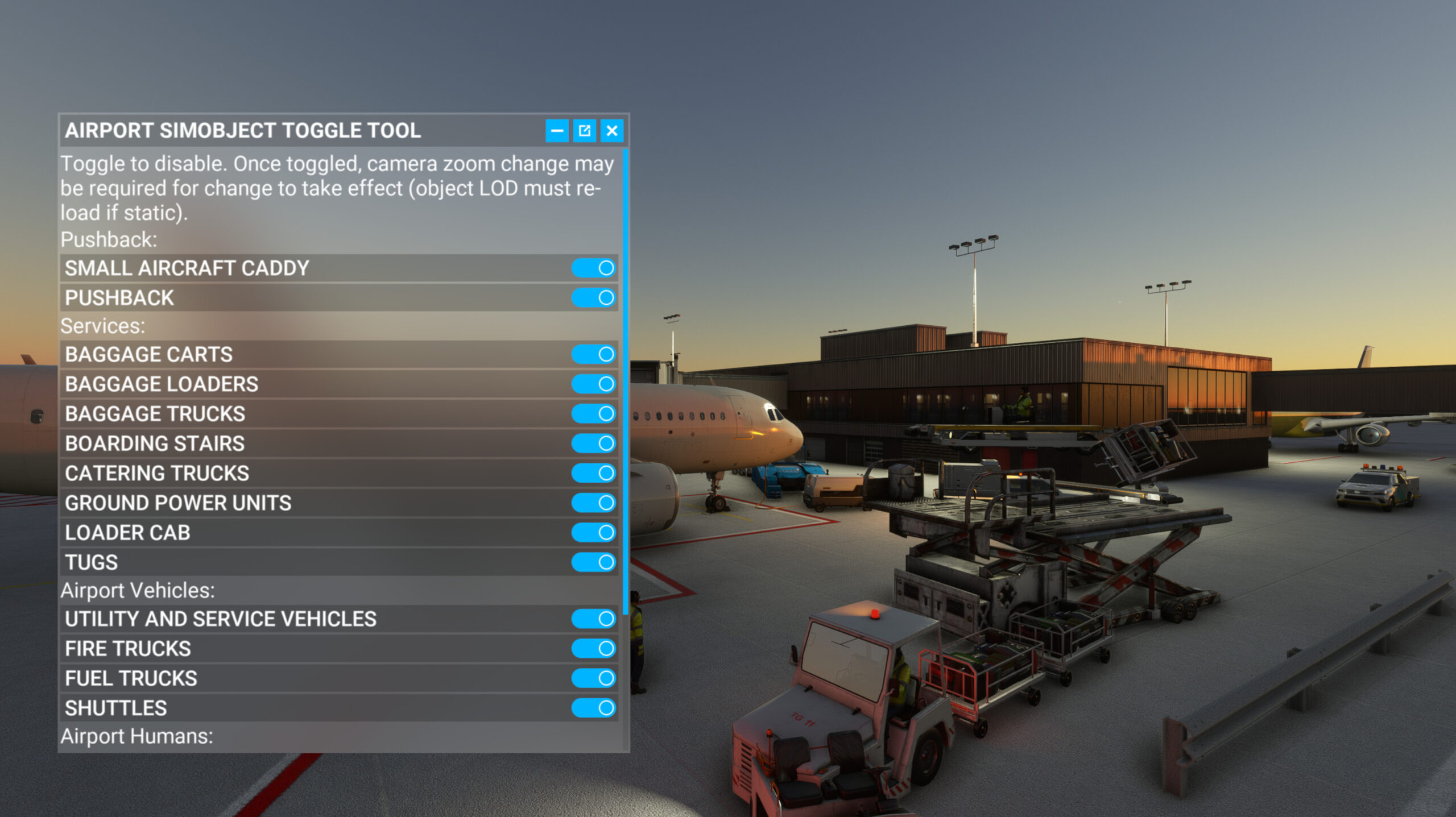The image size is (1456, 817).
Task: Close the Airport SimObject Toggle Tool panel
Action: tap(612, 131)
